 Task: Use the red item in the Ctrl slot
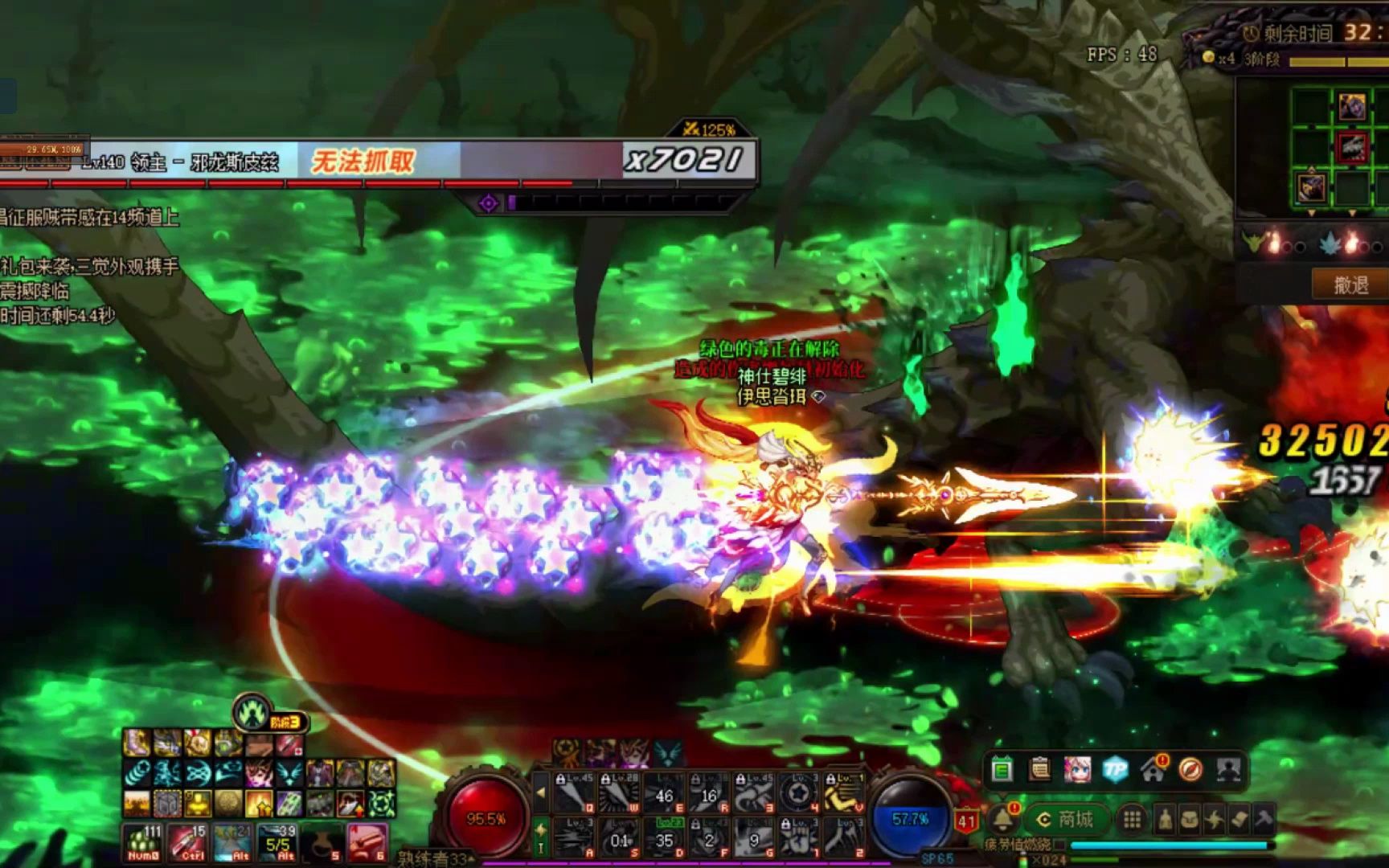pyautogui.click(x=188, y=842)
